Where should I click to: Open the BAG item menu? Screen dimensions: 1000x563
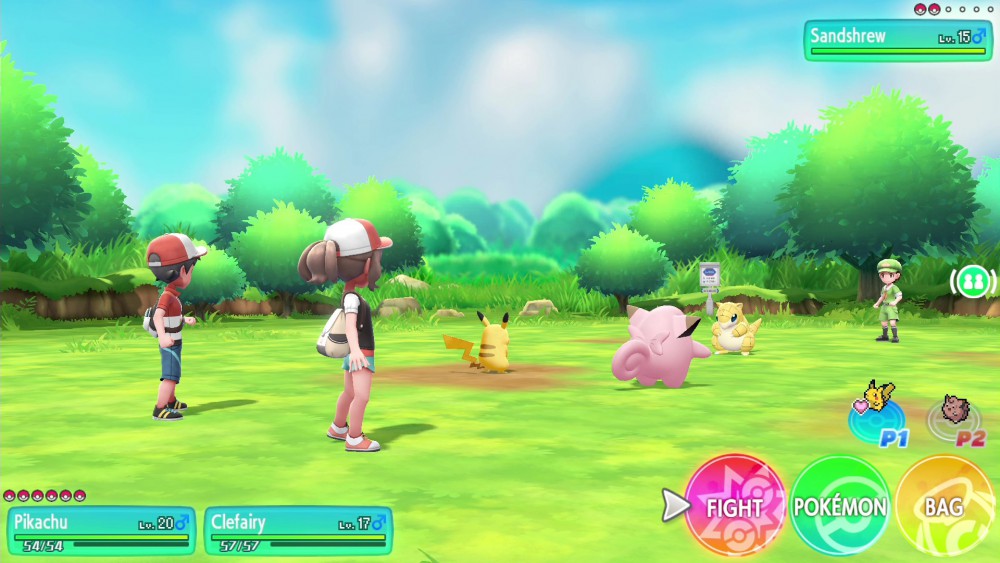coord(944,507)
